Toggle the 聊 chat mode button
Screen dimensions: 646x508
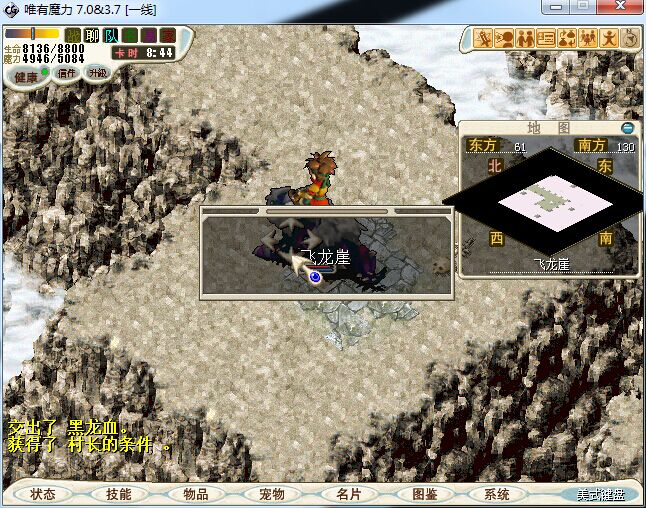(x=92, y=36)
